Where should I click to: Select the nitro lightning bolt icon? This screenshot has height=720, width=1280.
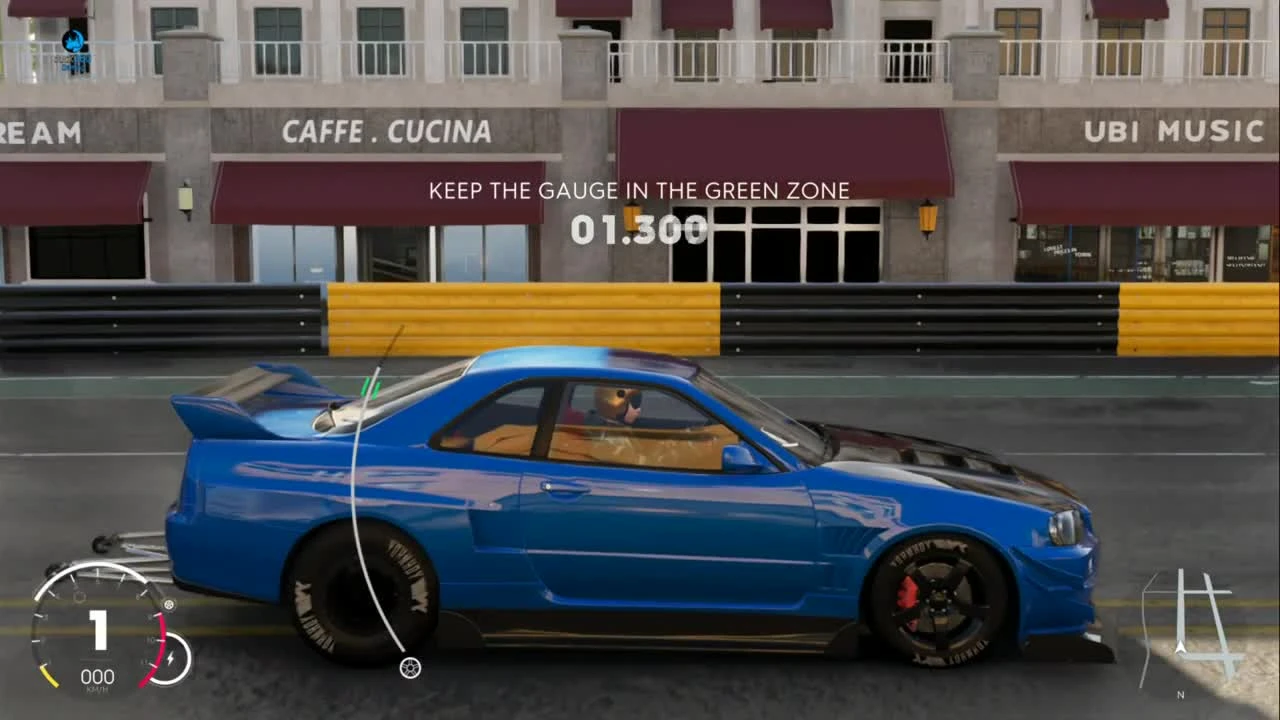click(171, 656)
